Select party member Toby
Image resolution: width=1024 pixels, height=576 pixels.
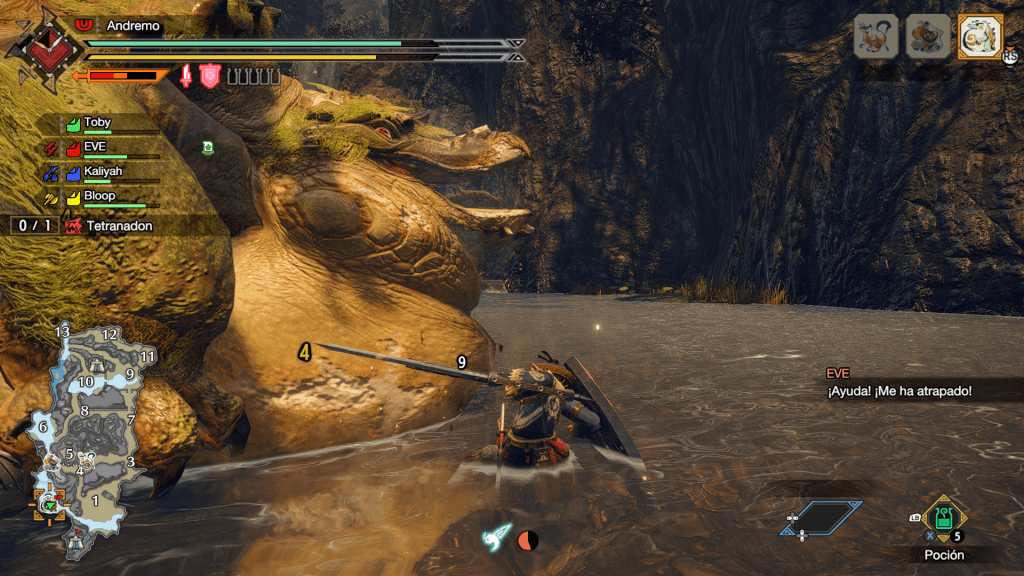(x=98, y=123)
